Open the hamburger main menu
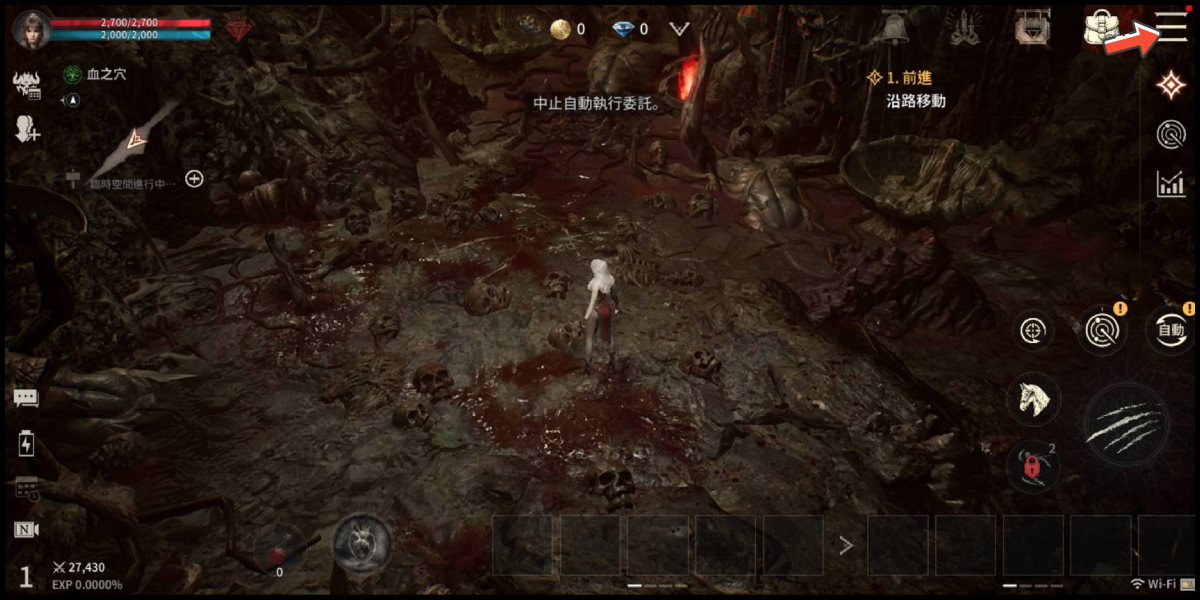The width and height of the screenshot is (1200, 600). coord(1171,27)
